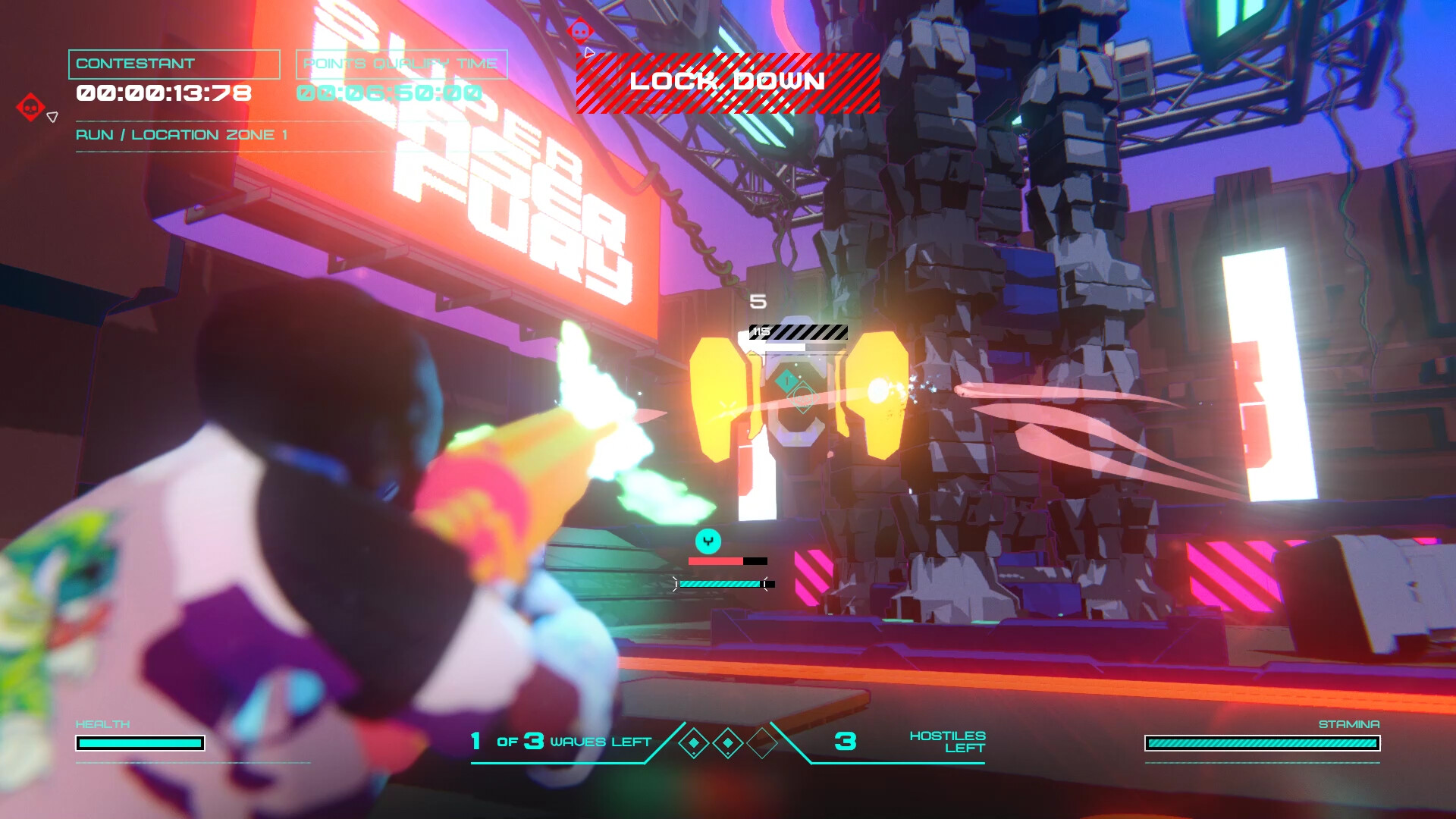This screenshot has width=1456, height=819.
Task: Toggle the arrow beneath the robot face marker
Action: coord(590,53)
